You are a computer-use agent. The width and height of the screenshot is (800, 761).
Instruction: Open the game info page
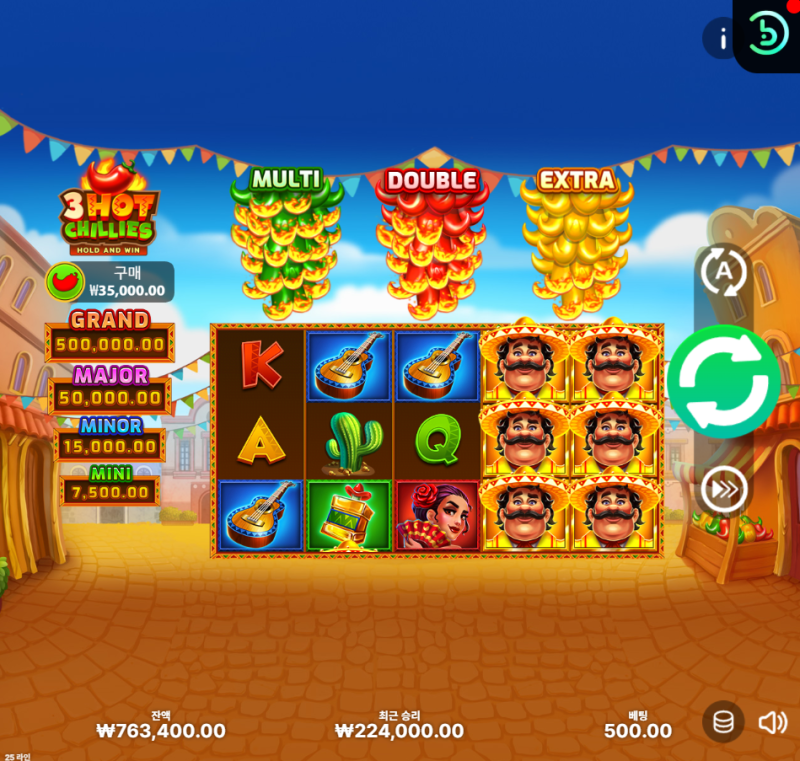[719, 39]
